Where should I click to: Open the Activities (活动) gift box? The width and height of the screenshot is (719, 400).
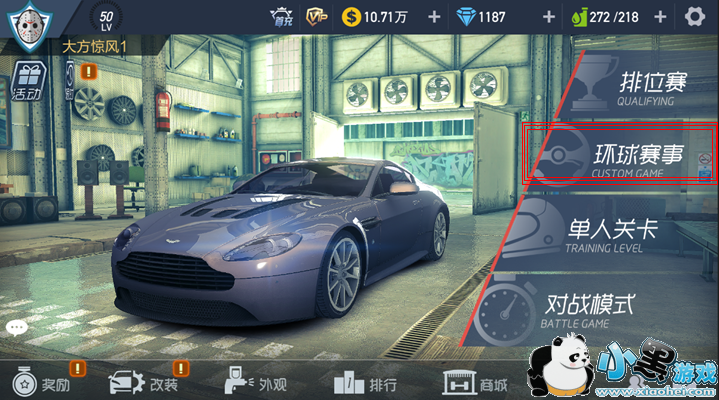coord(27,80)
